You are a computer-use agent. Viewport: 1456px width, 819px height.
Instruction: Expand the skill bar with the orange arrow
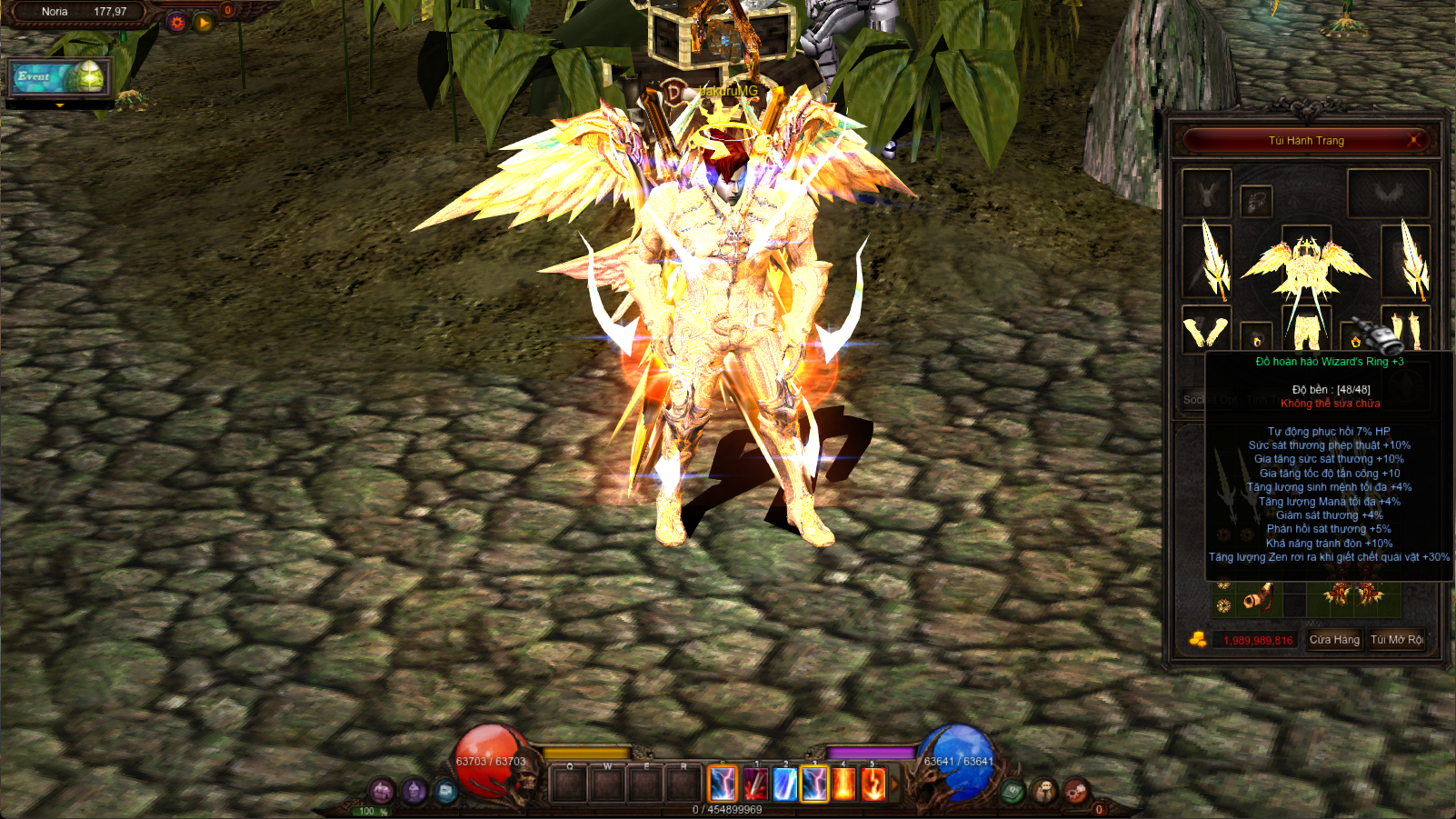(894, 784)
